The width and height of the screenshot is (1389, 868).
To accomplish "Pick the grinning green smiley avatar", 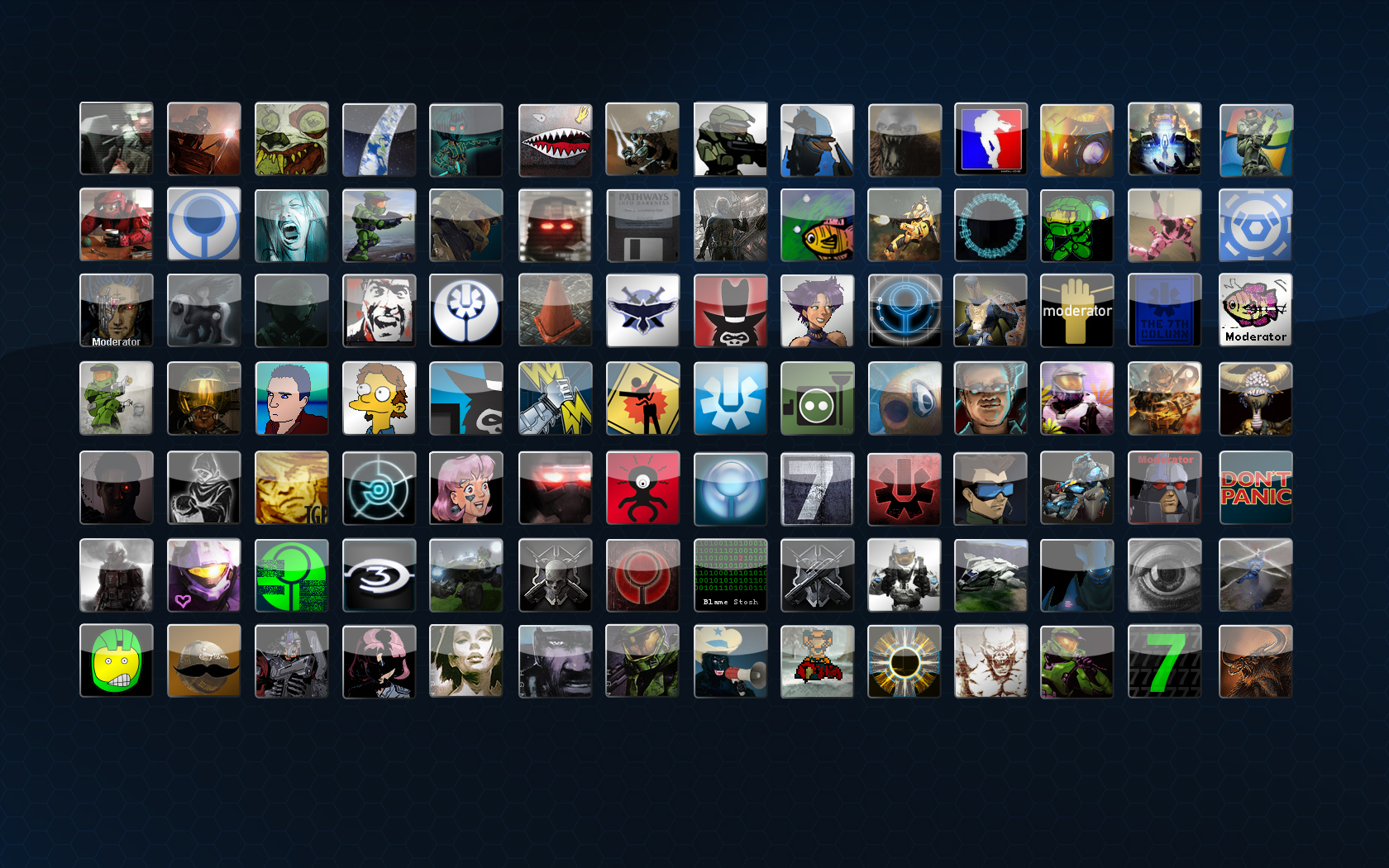I will pyautogui.click(x=117, y=661).
